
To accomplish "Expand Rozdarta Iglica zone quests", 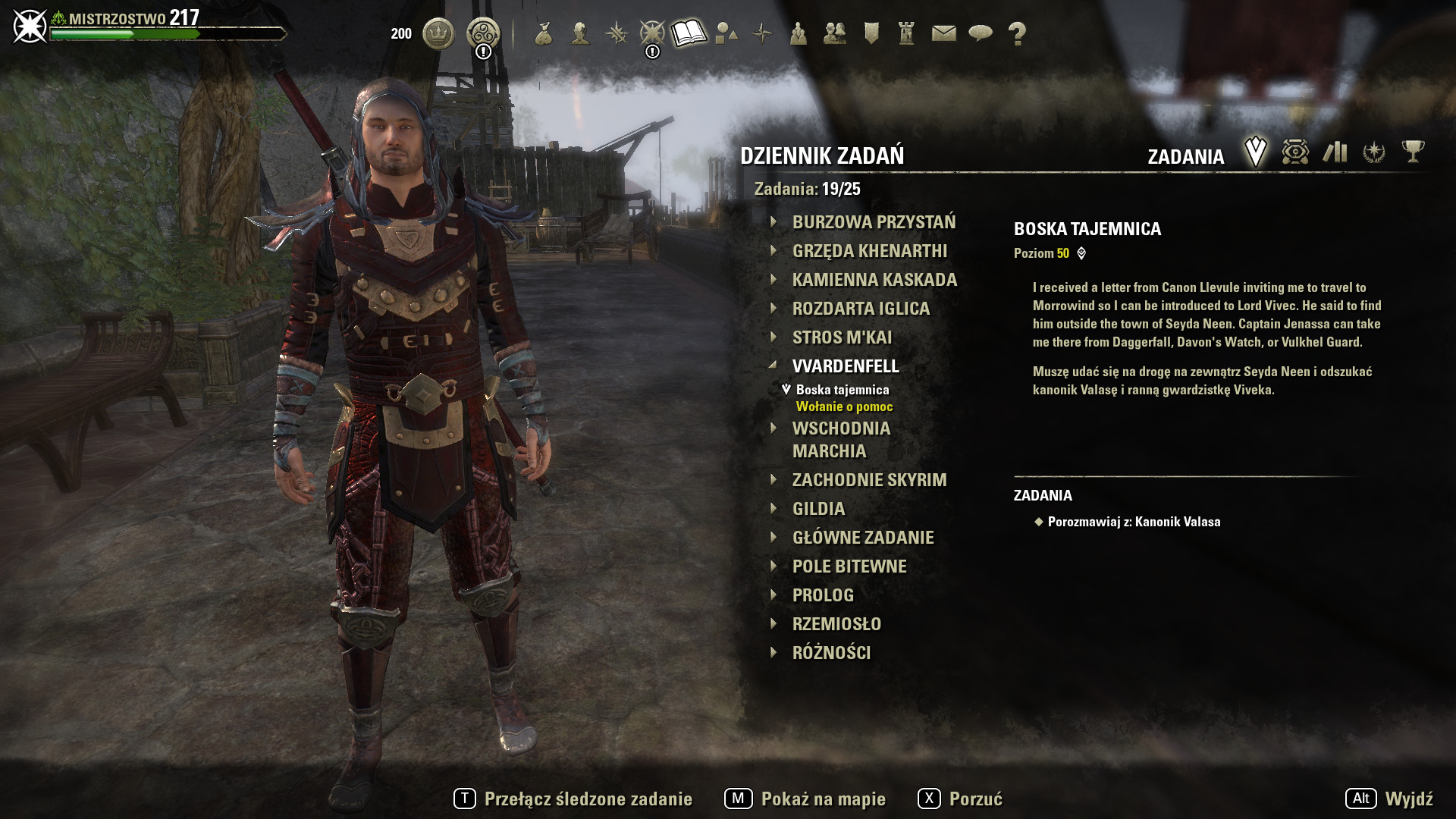I will (x=861, y=309).
